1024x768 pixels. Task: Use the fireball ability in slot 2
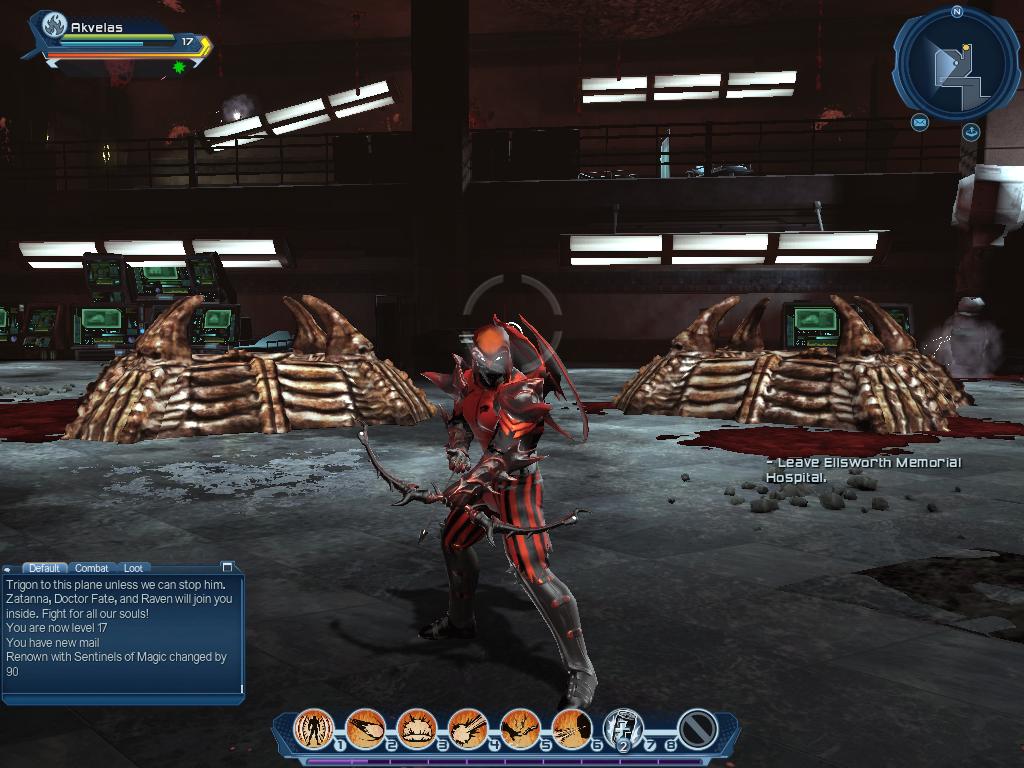pyautogui.click(x=365, y=728)
